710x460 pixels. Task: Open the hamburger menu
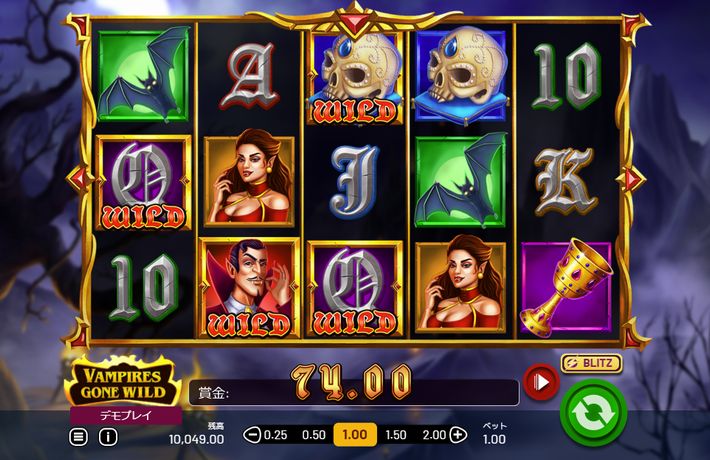[x=78, y=437]
